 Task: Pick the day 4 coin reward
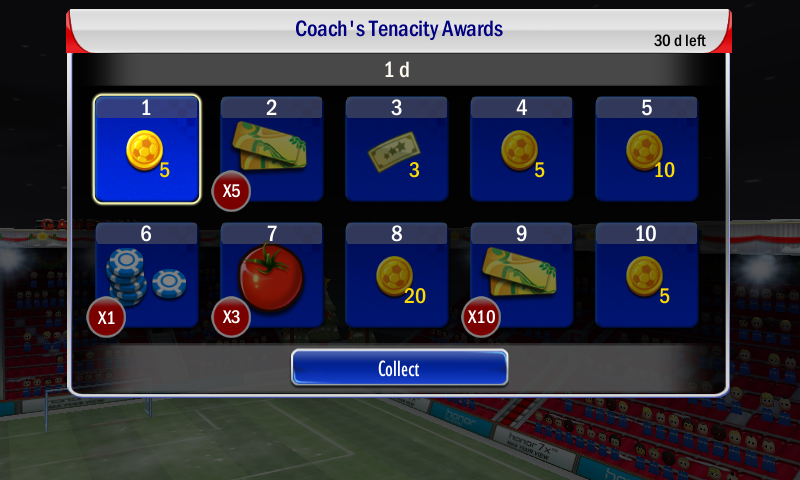click(522, 149)
